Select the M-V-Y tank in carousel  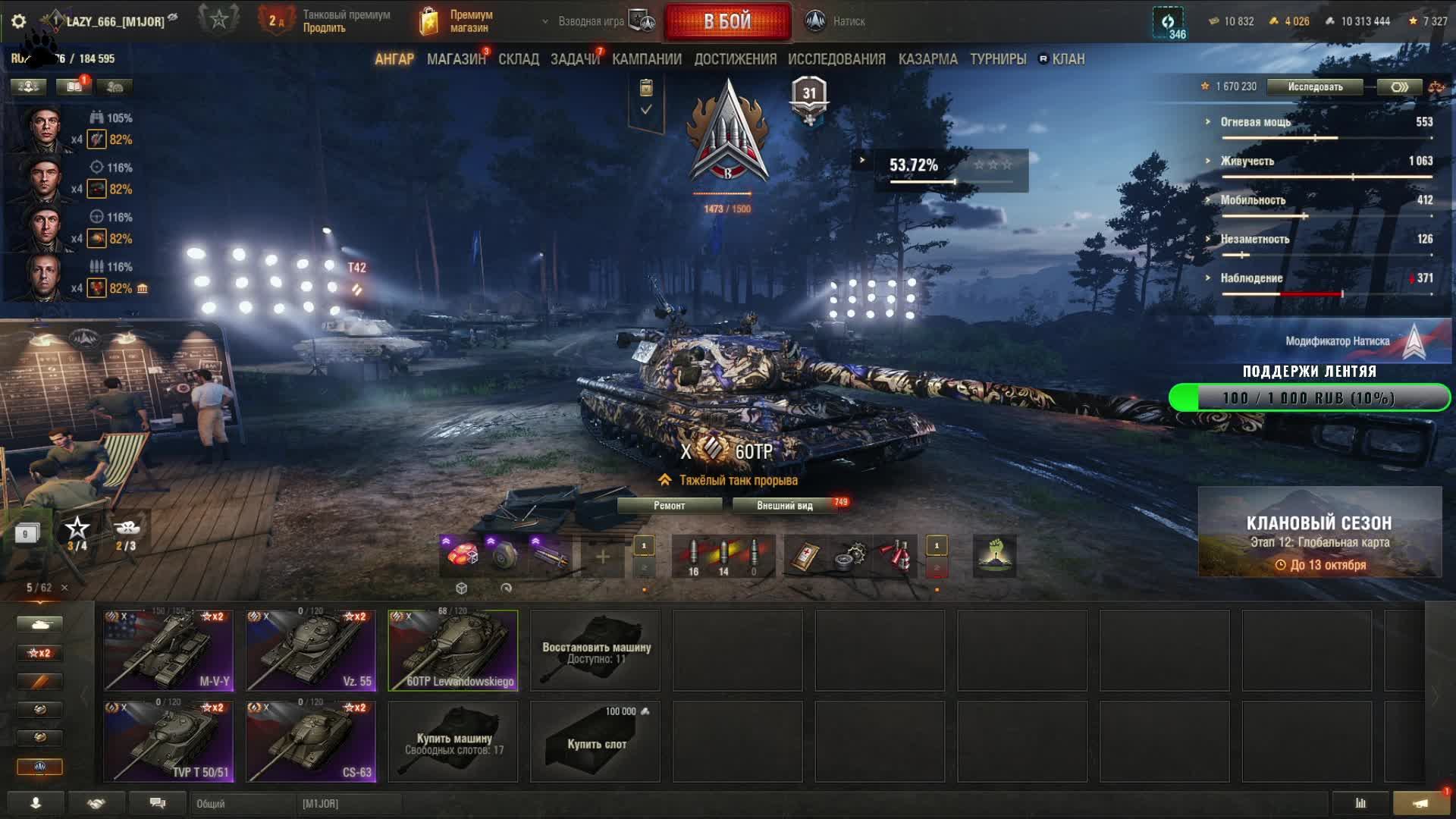coord(168,651)
